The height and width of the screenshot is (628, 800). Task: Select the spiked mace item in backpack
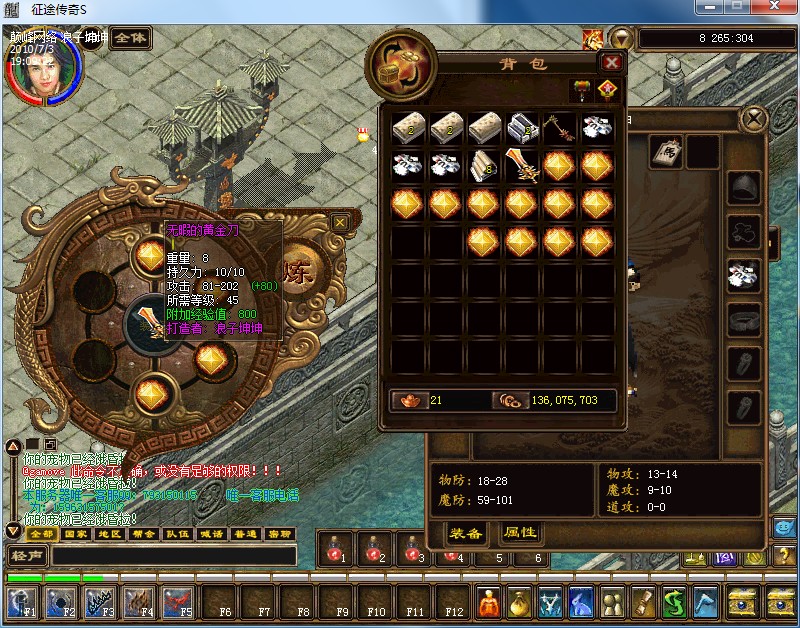point(559,128)
